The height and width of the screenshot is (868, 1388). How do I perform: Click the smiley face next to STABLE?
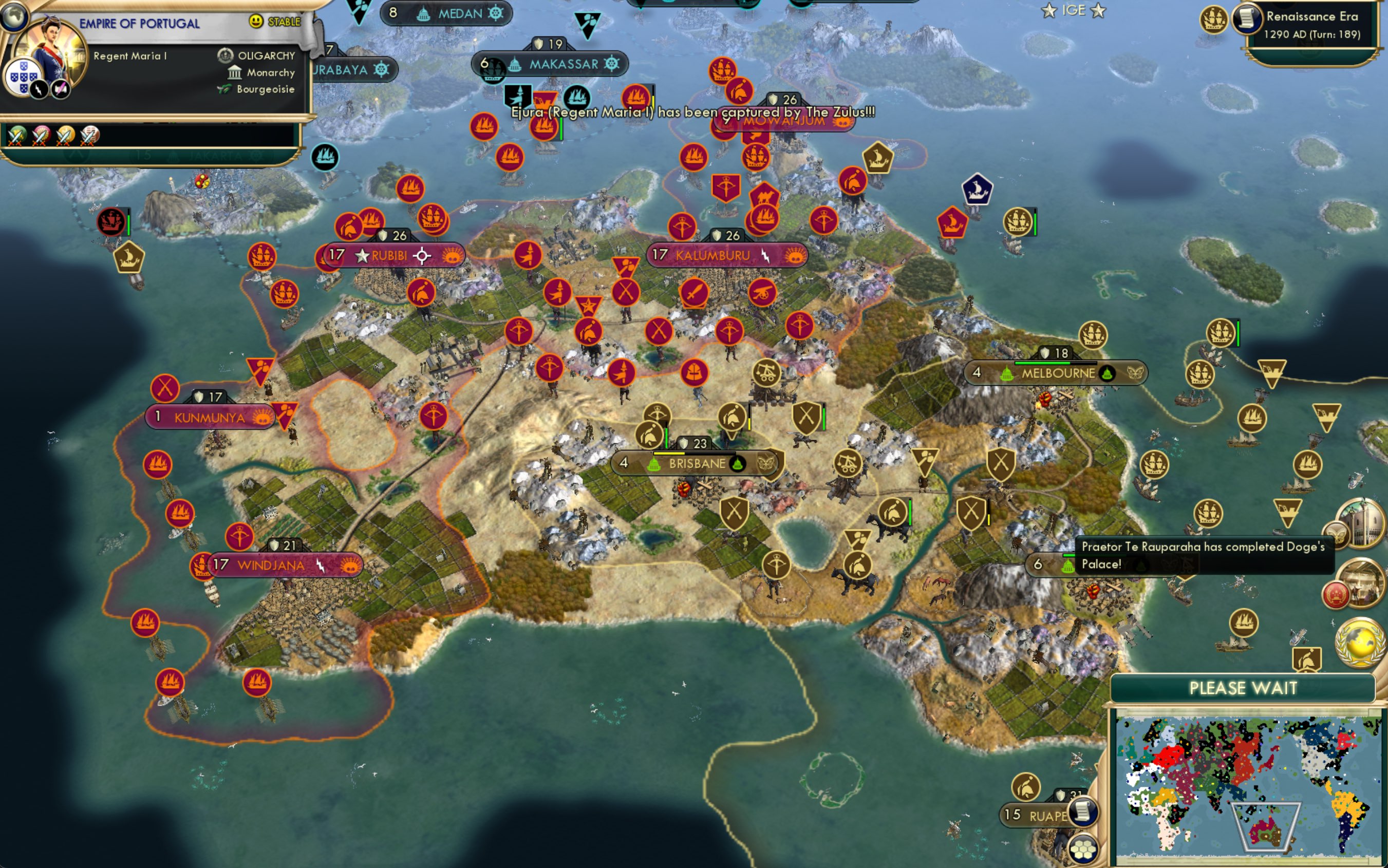click(x=258, y=22)
